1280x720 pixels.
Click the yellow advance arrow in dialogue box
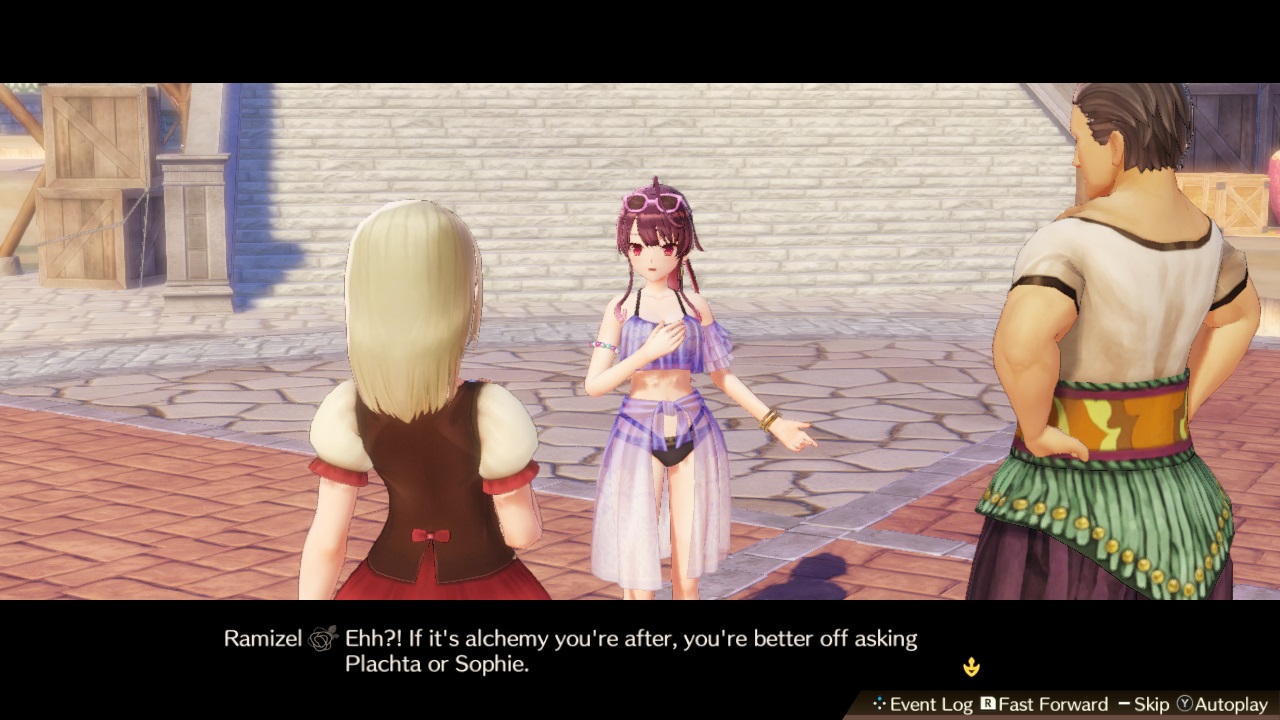(971, 665)
